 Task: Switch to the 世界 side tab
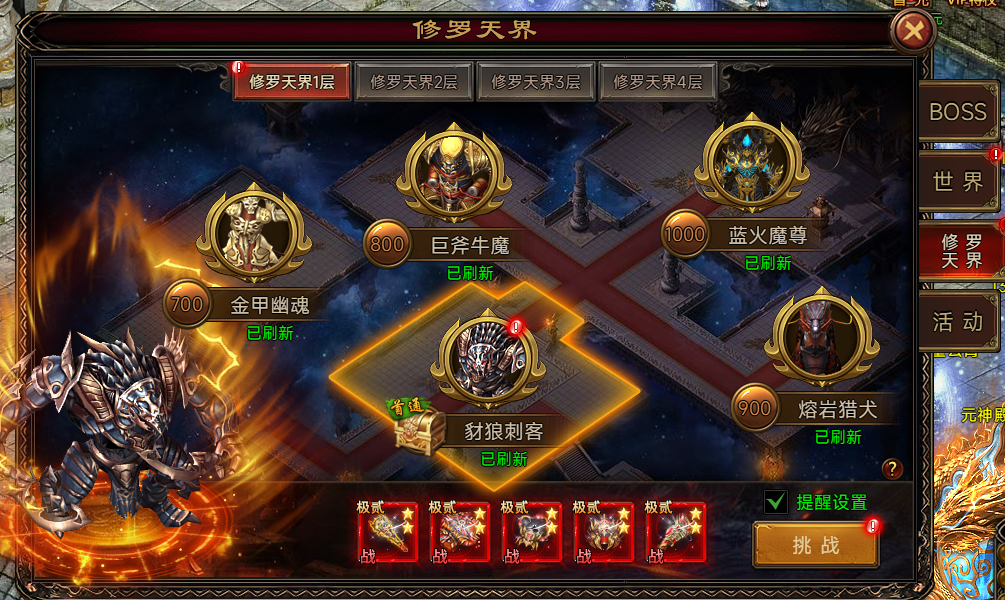click(x=957, y=181)
